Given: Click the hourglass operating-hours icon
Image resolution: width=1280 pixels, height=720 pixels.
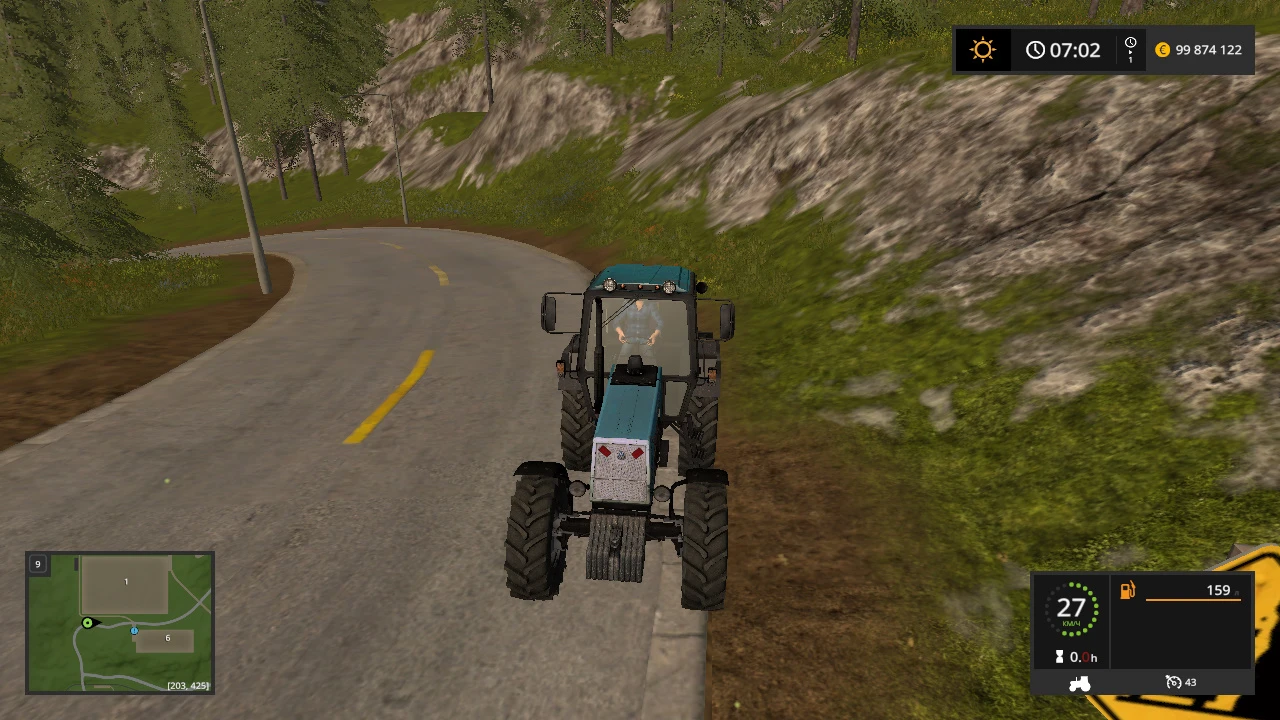Looking at the screenshot, I should click(1060, 657).
